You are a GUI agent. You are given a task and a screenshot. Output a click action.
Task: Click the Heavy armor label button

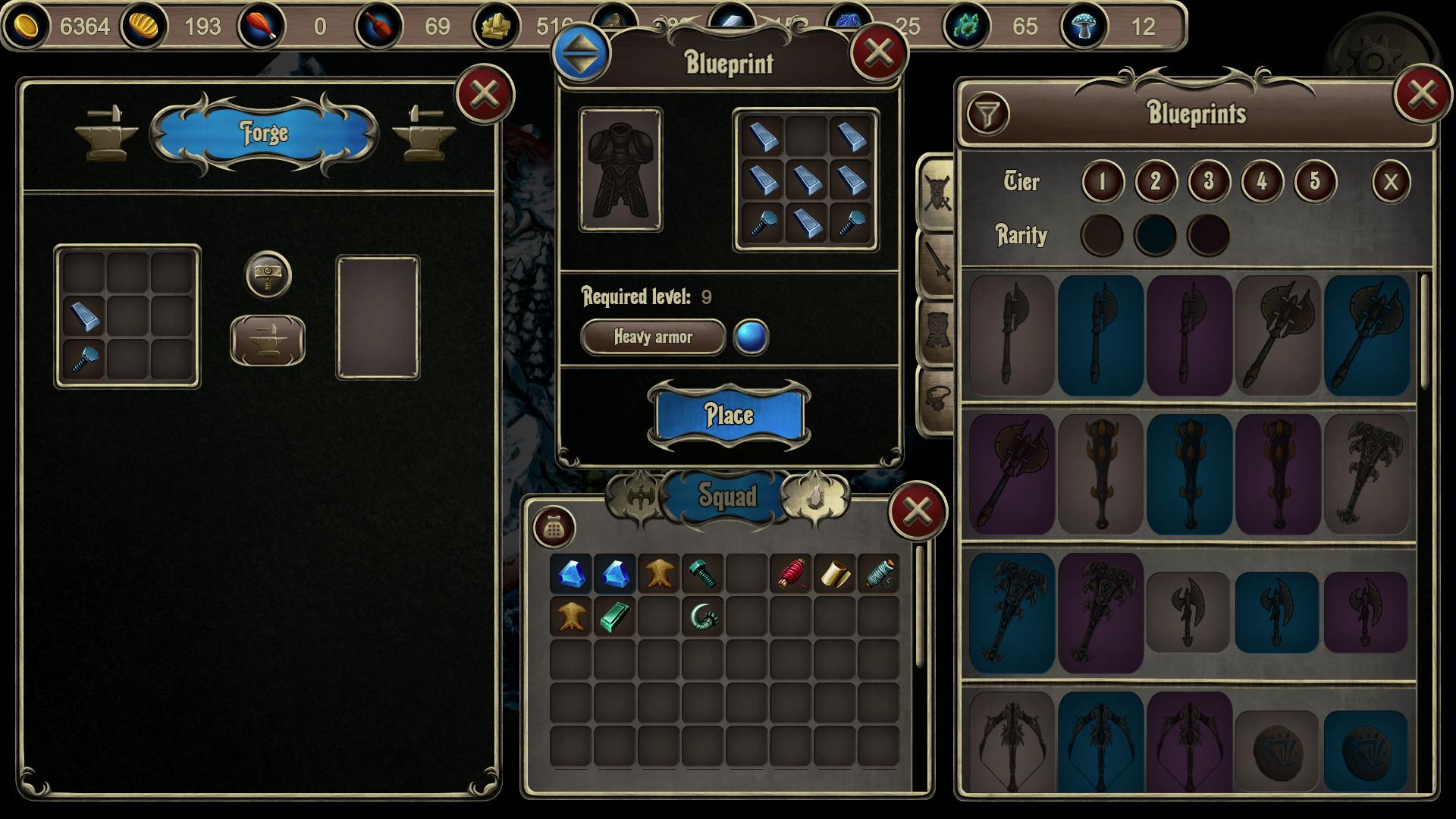653,337
